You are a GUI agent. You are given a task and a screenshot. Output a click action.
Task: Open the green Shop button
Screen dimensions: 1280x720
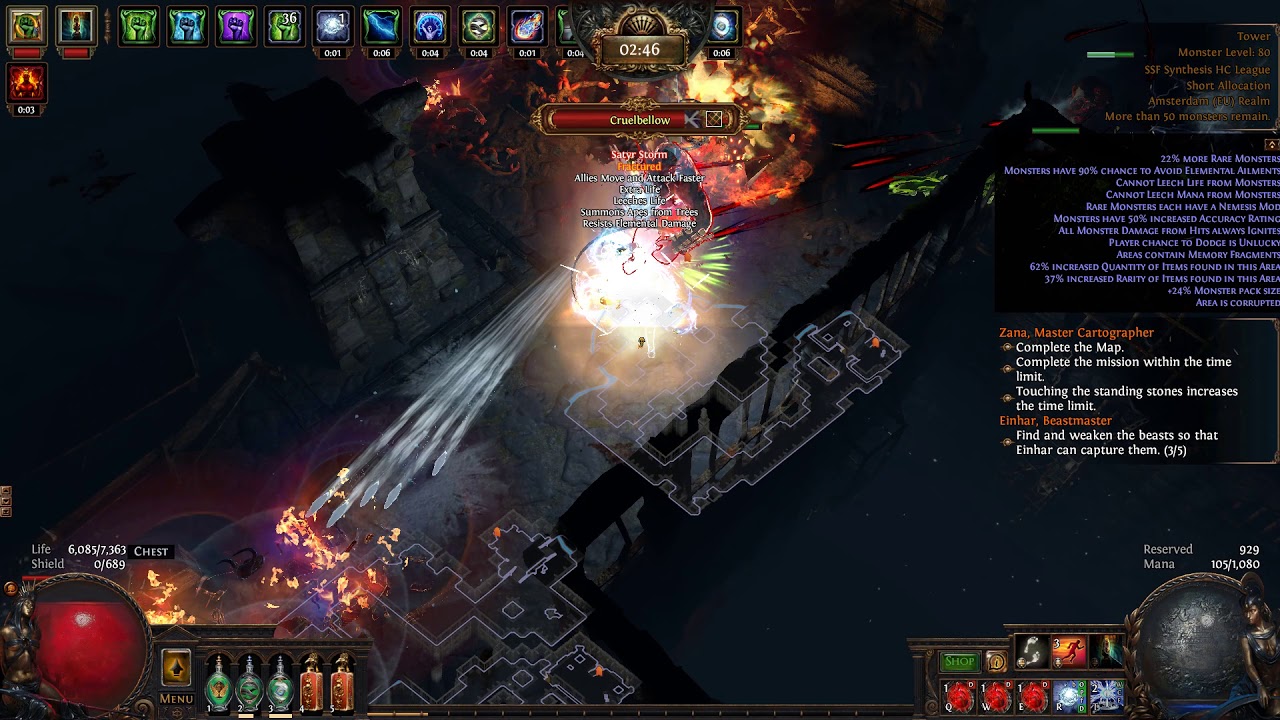[x=959, y=661]
